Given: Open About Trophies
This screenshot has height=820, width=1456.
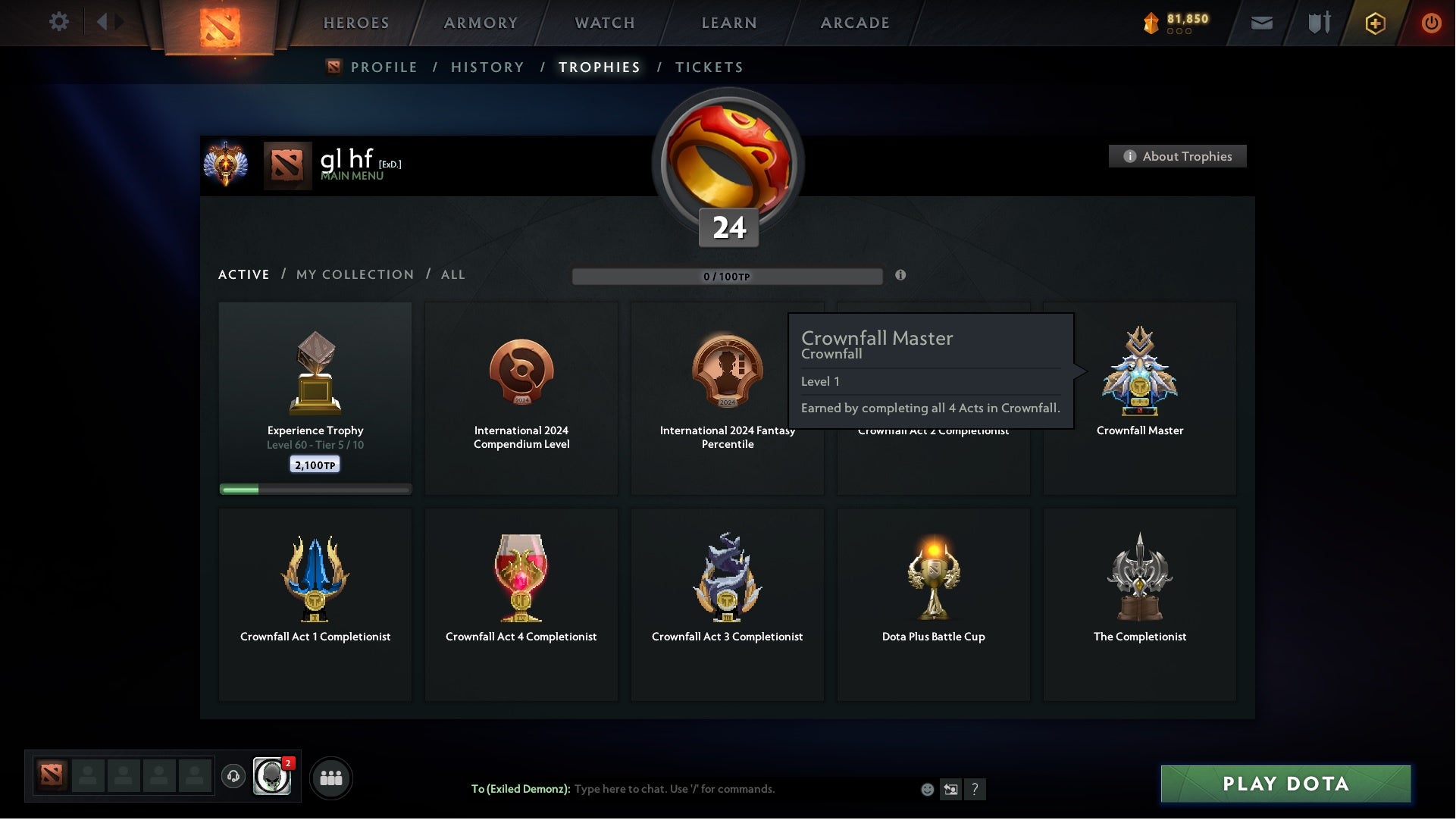Looking at the screenshot, I should pos(1177,156).
